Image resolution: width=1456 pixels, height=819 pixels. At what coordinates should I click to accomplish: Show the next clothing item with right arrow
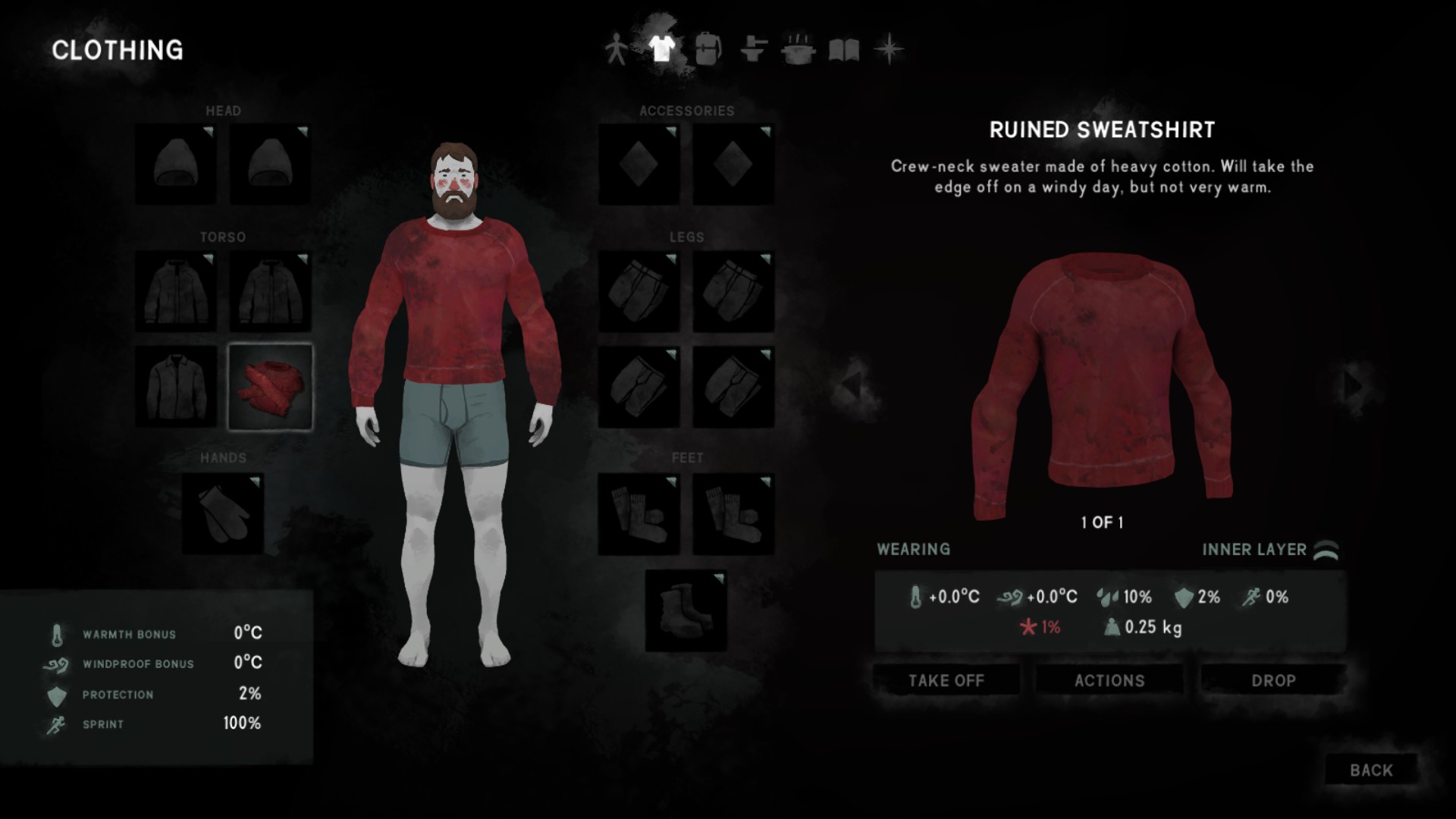click(1354, 386)
